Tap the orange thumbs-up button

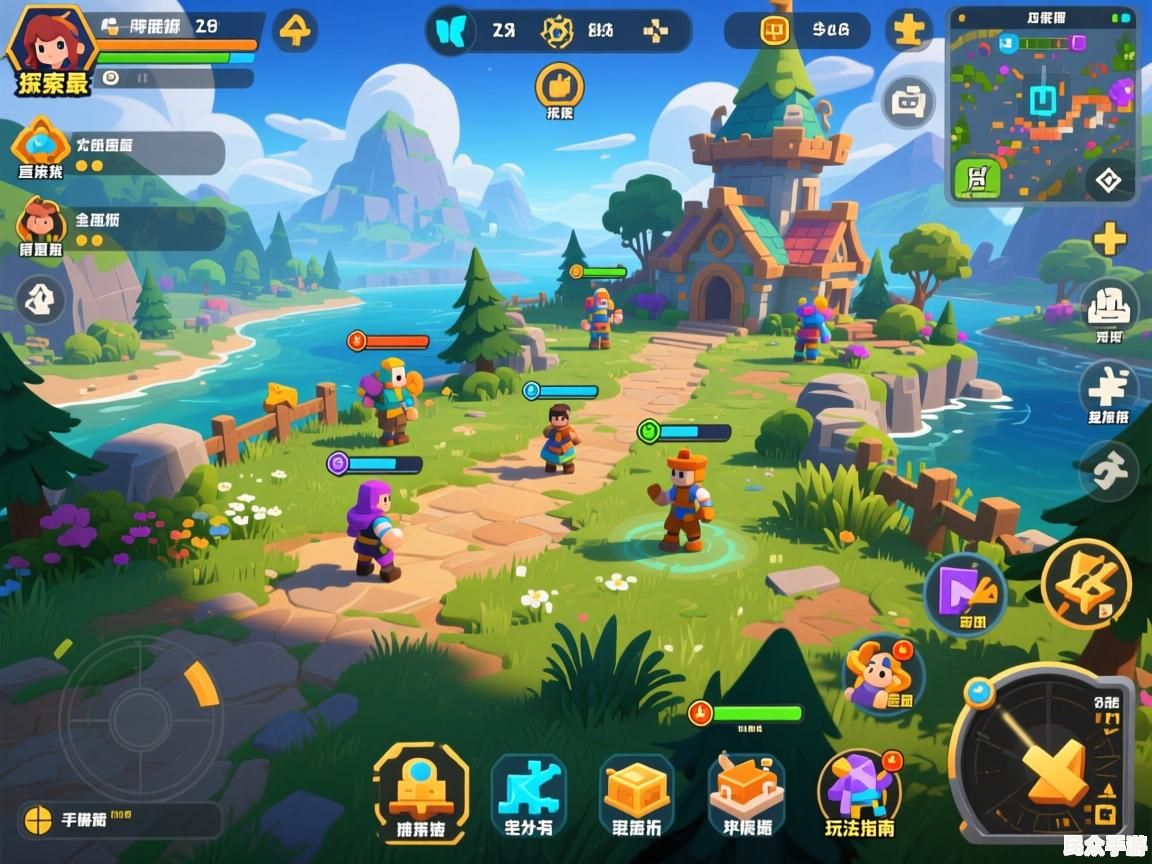point(559,87)
